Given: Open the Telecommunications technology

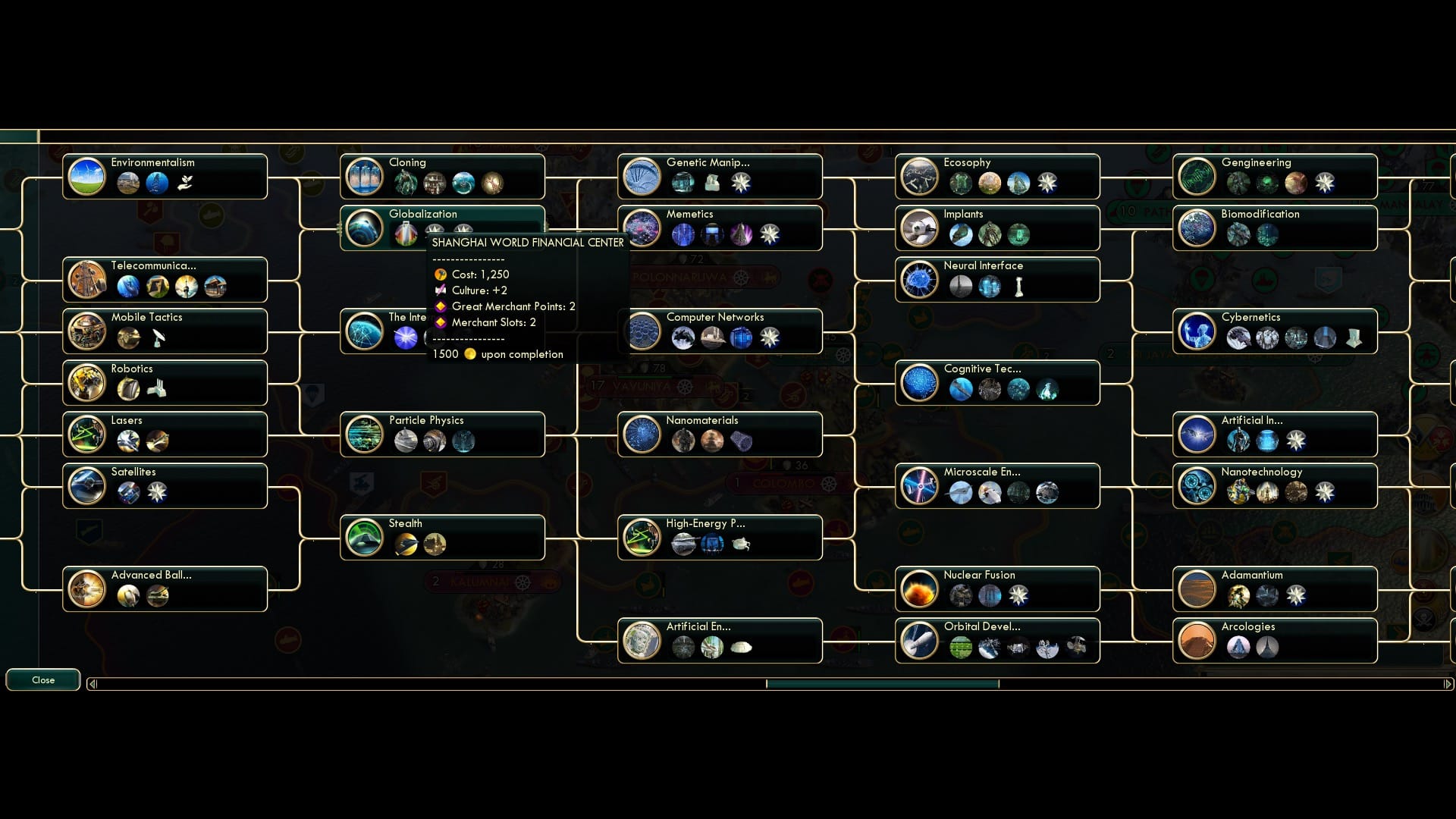Looking at the screenshot, I should [x=87, y=280].
